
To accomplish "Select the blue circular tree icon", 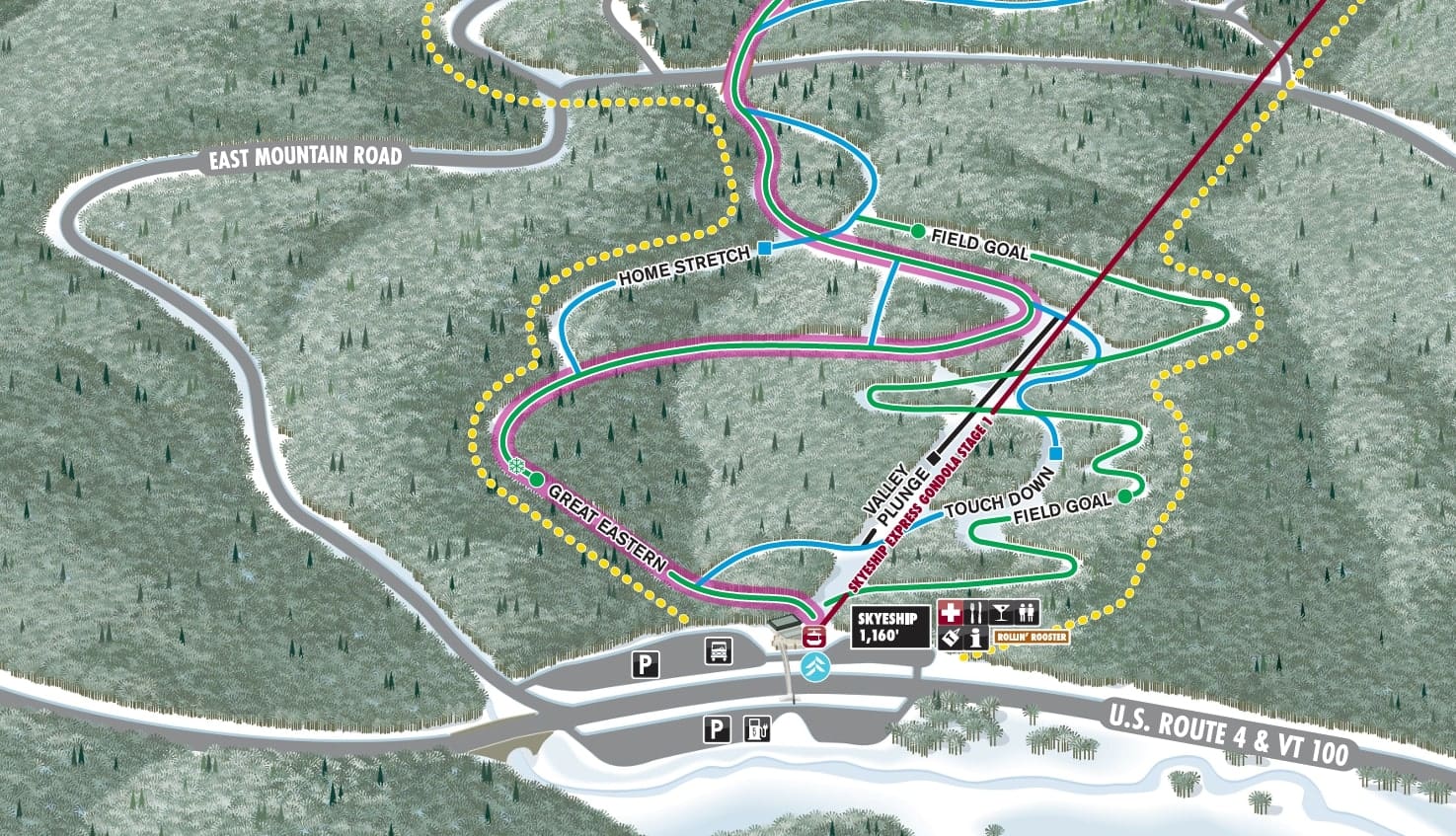I will pos(815,666).
